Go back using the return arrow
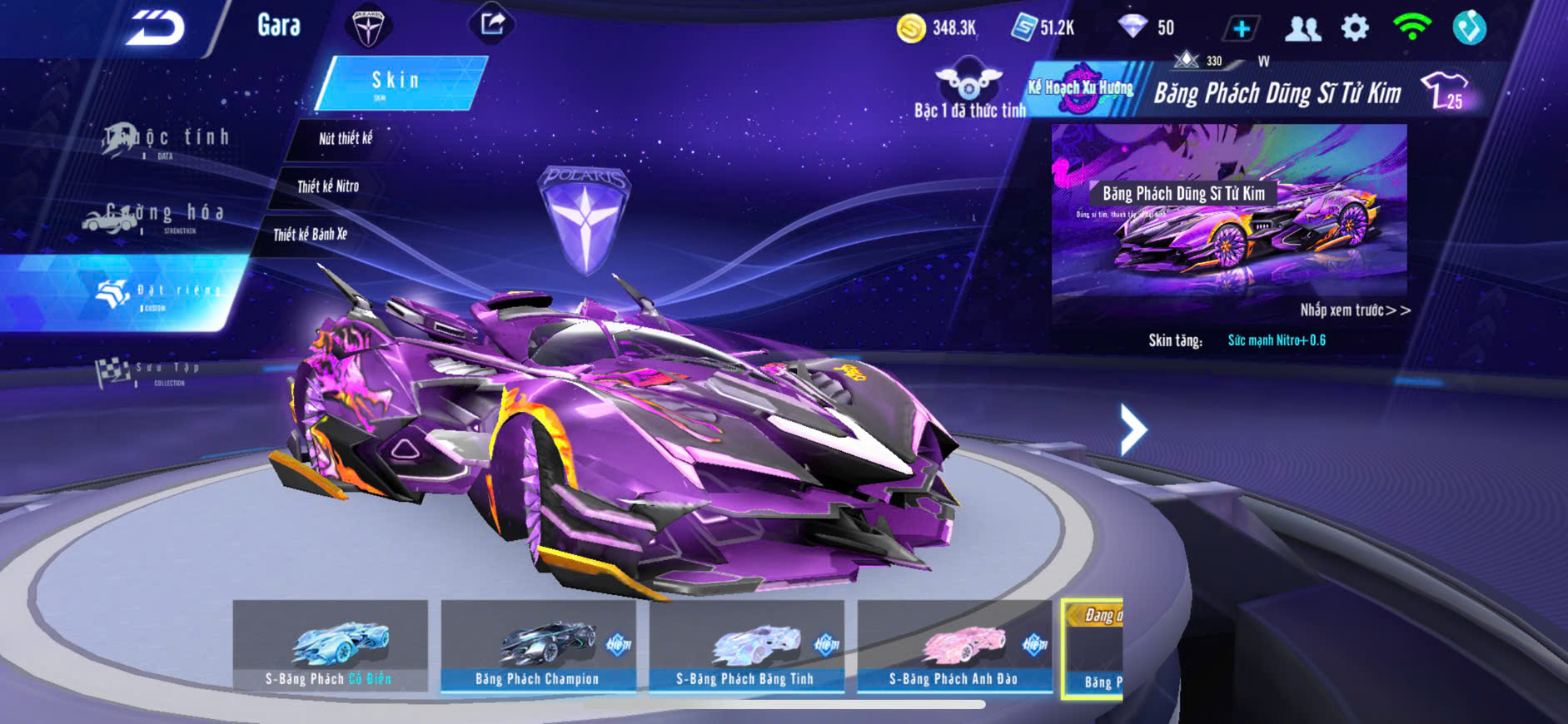 (x=155, y=28)
